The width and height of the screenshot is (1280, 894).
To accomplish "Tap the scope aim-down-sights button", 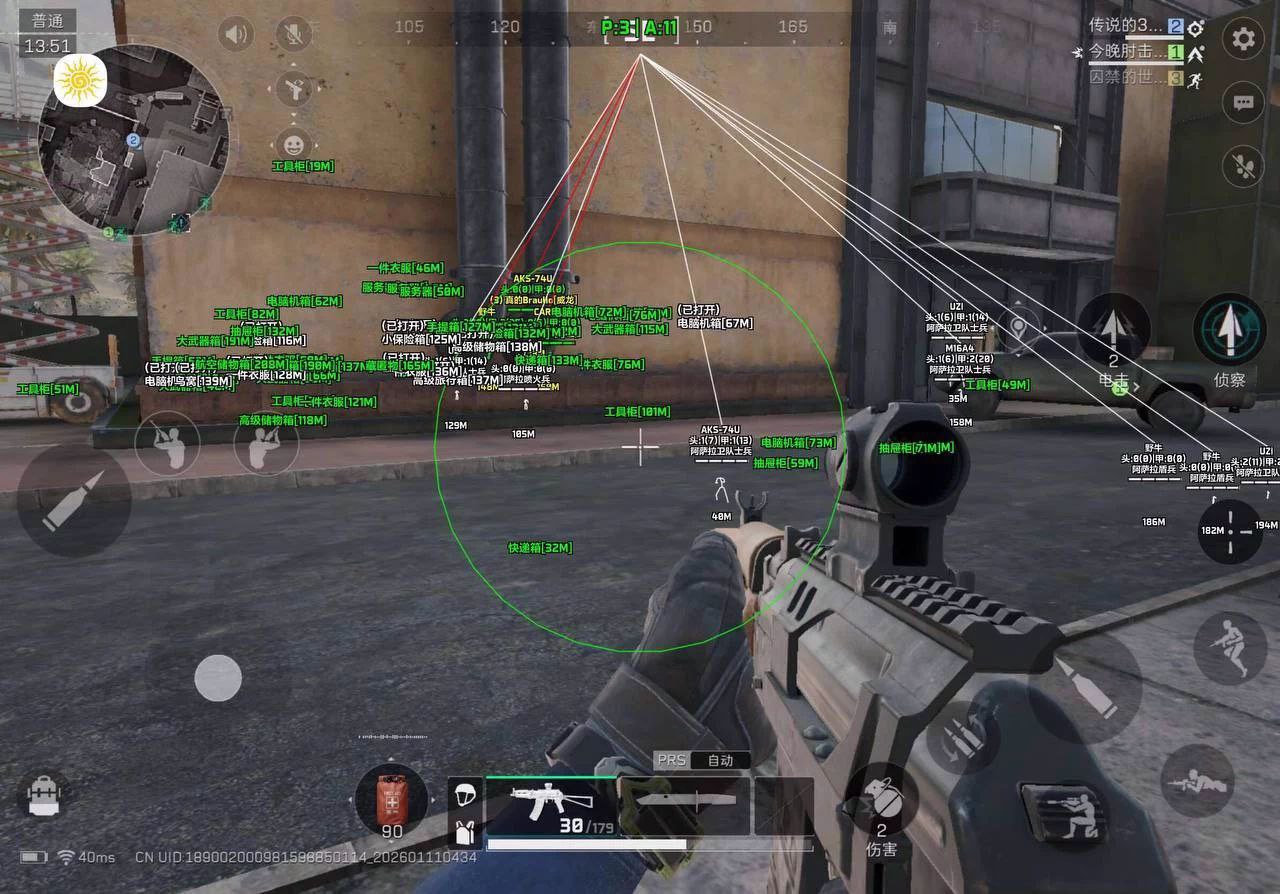I will point(1230,530).
